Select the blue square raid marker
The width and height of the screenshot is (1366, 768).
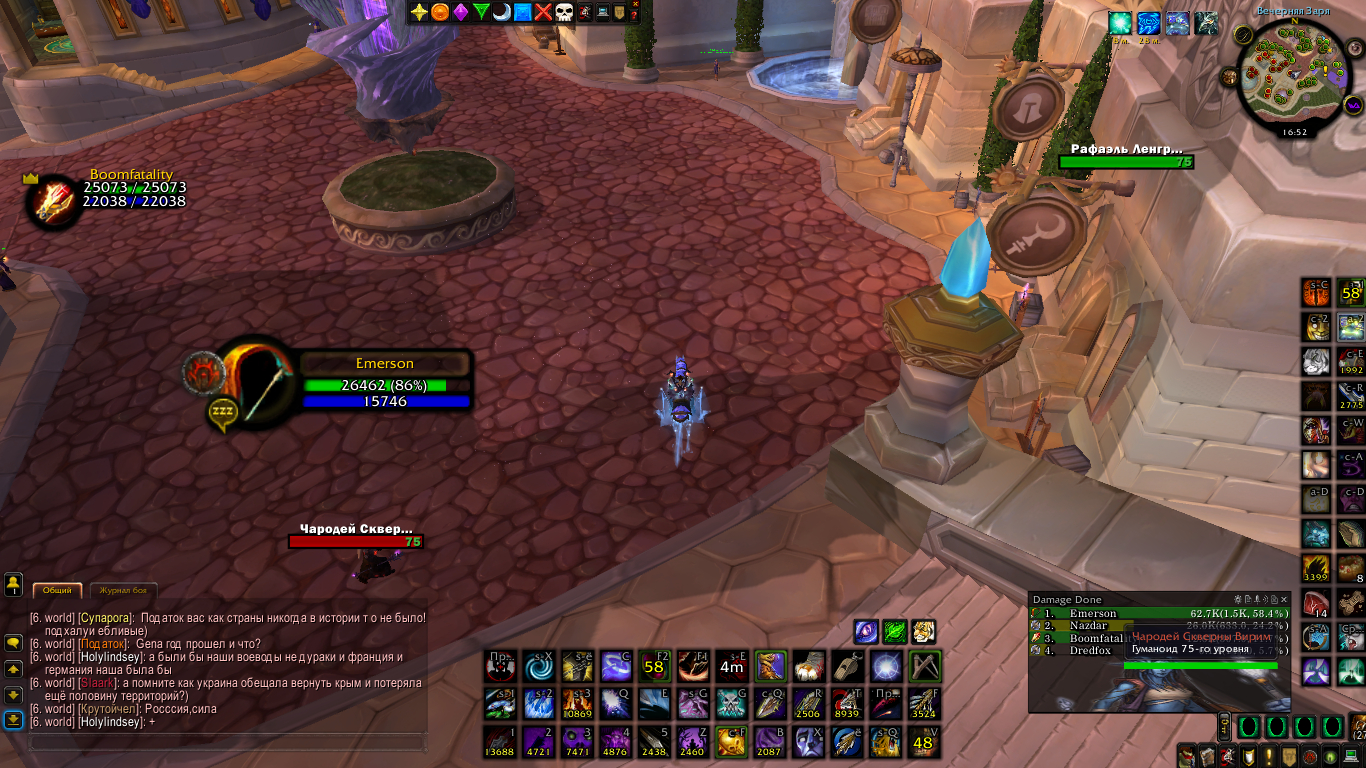tap(522, 12)
